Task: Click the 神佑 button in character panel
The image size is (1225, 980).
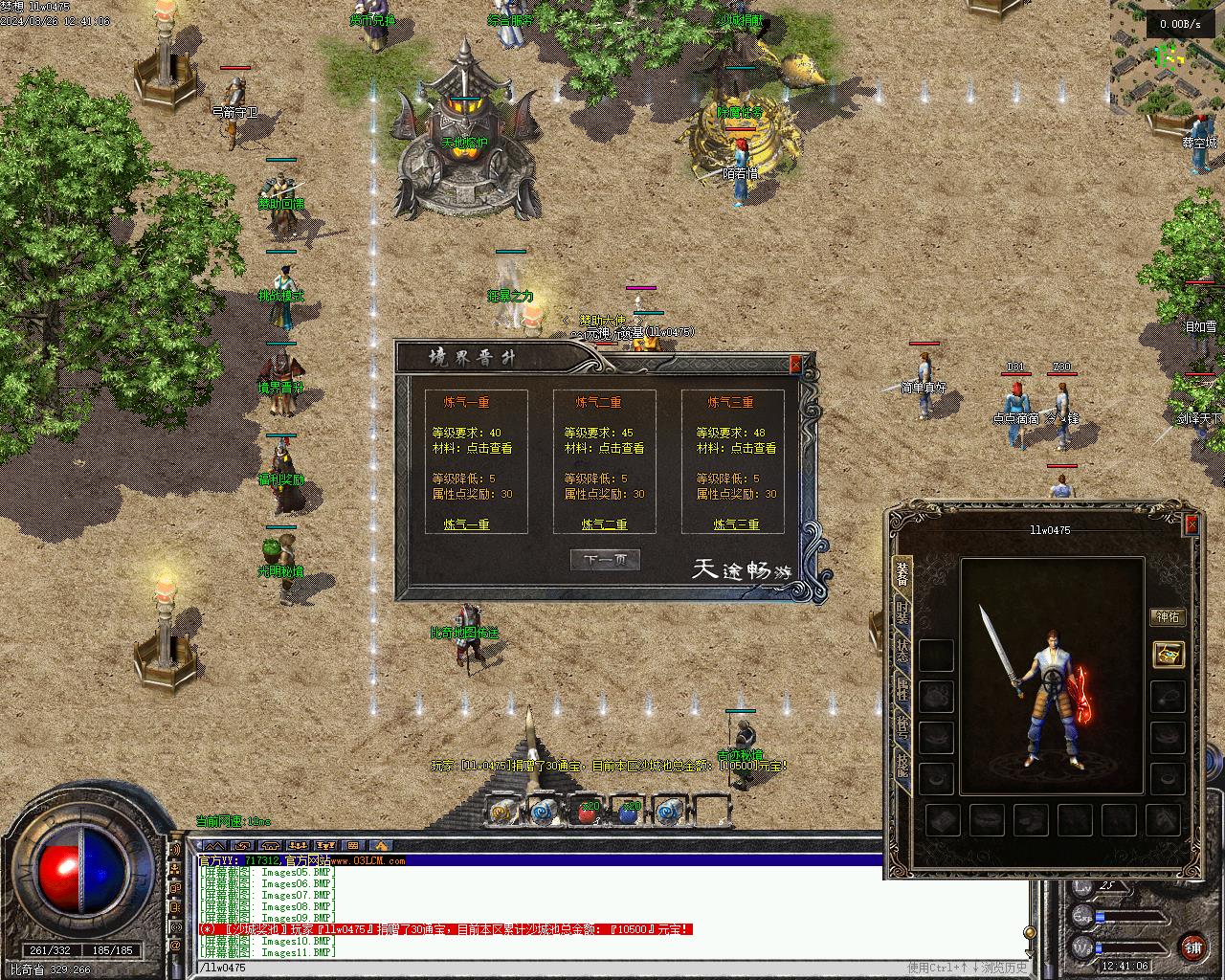Action: [1168, 616]
